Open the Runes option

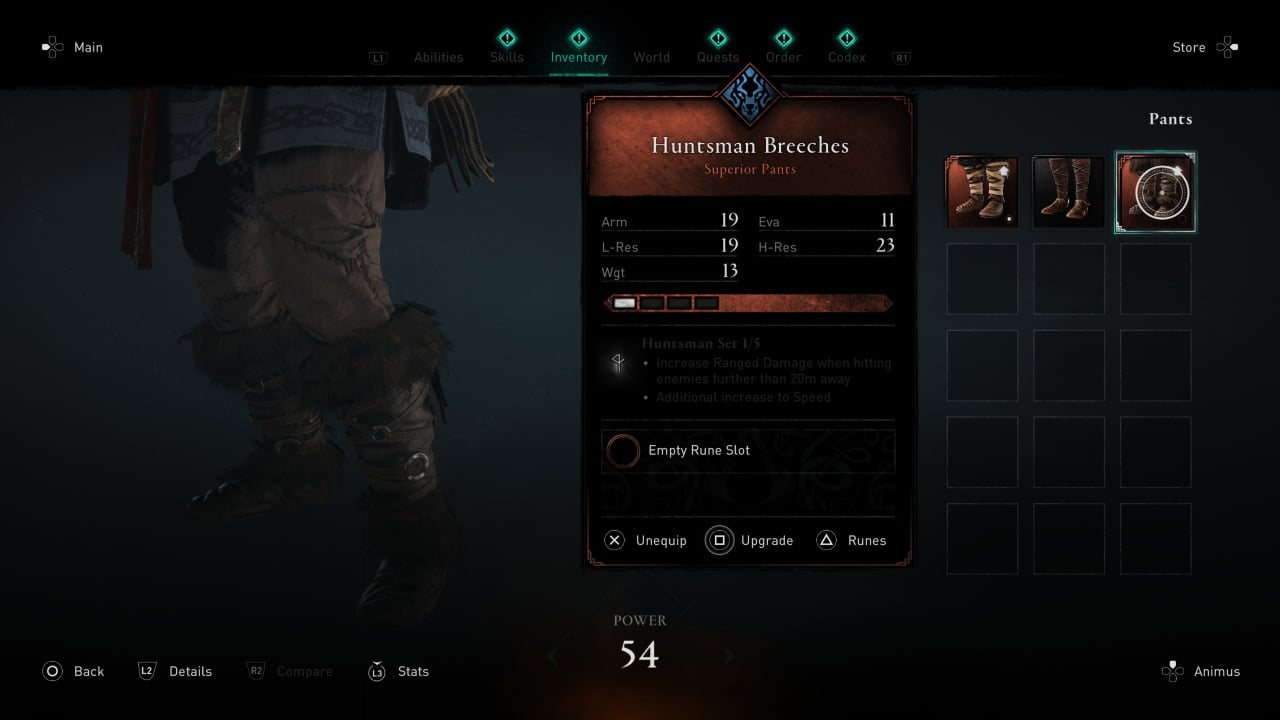pyautogui.click(x=866, y=541)
